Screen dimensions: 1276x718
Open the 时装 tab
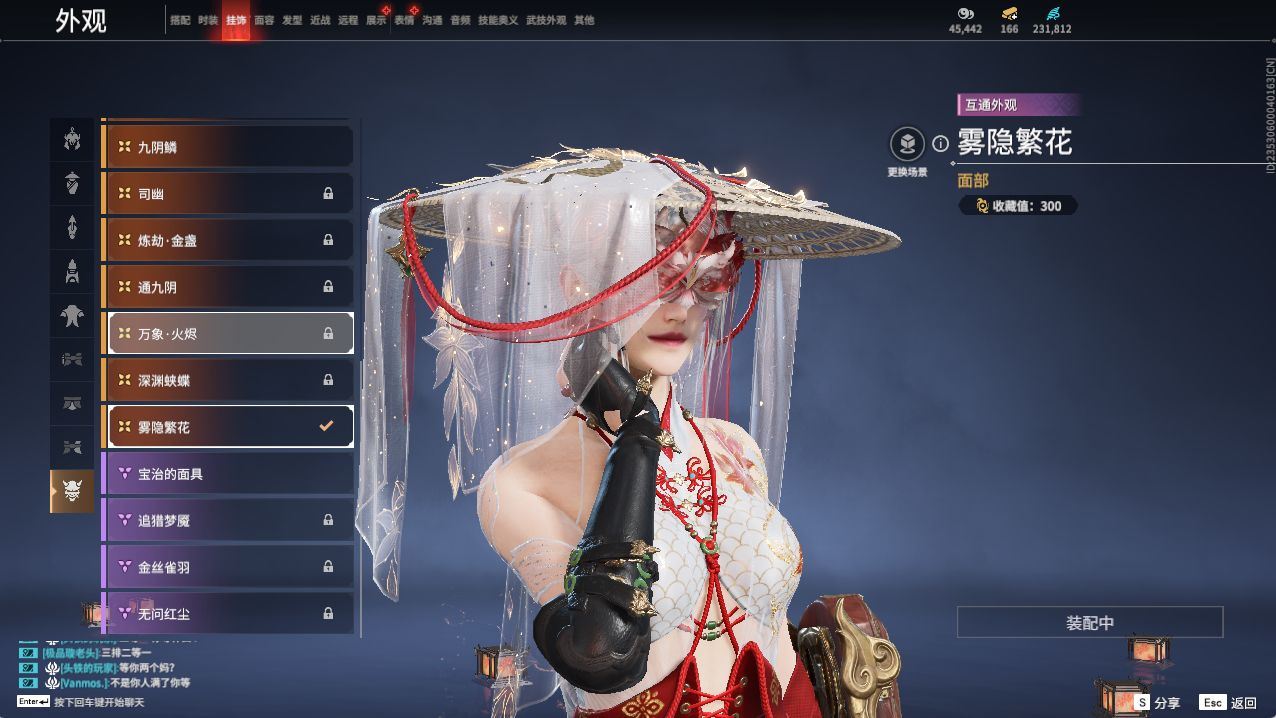tap(208, 20)
